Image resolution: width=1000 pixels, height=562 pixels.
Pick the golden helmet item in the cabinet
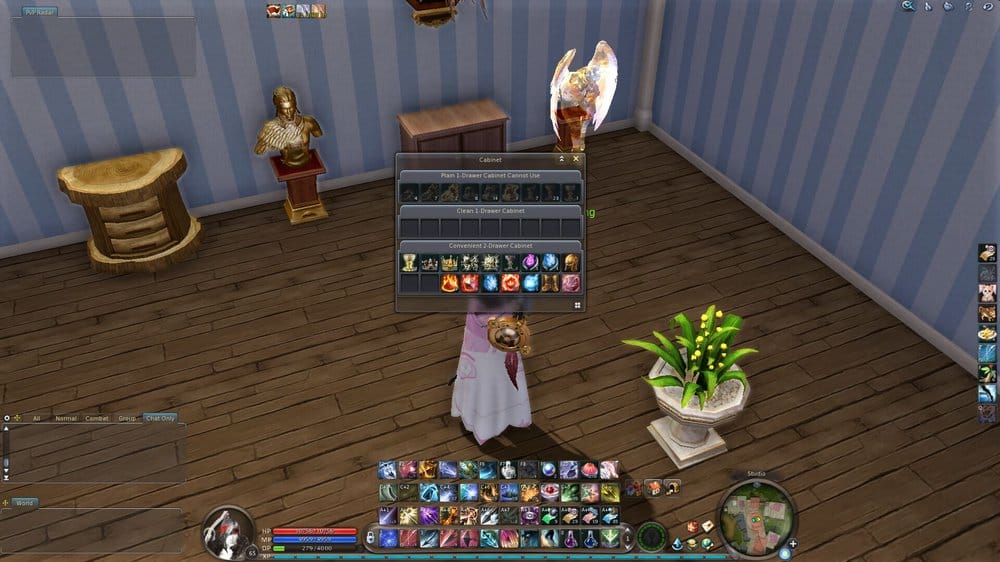571,263
